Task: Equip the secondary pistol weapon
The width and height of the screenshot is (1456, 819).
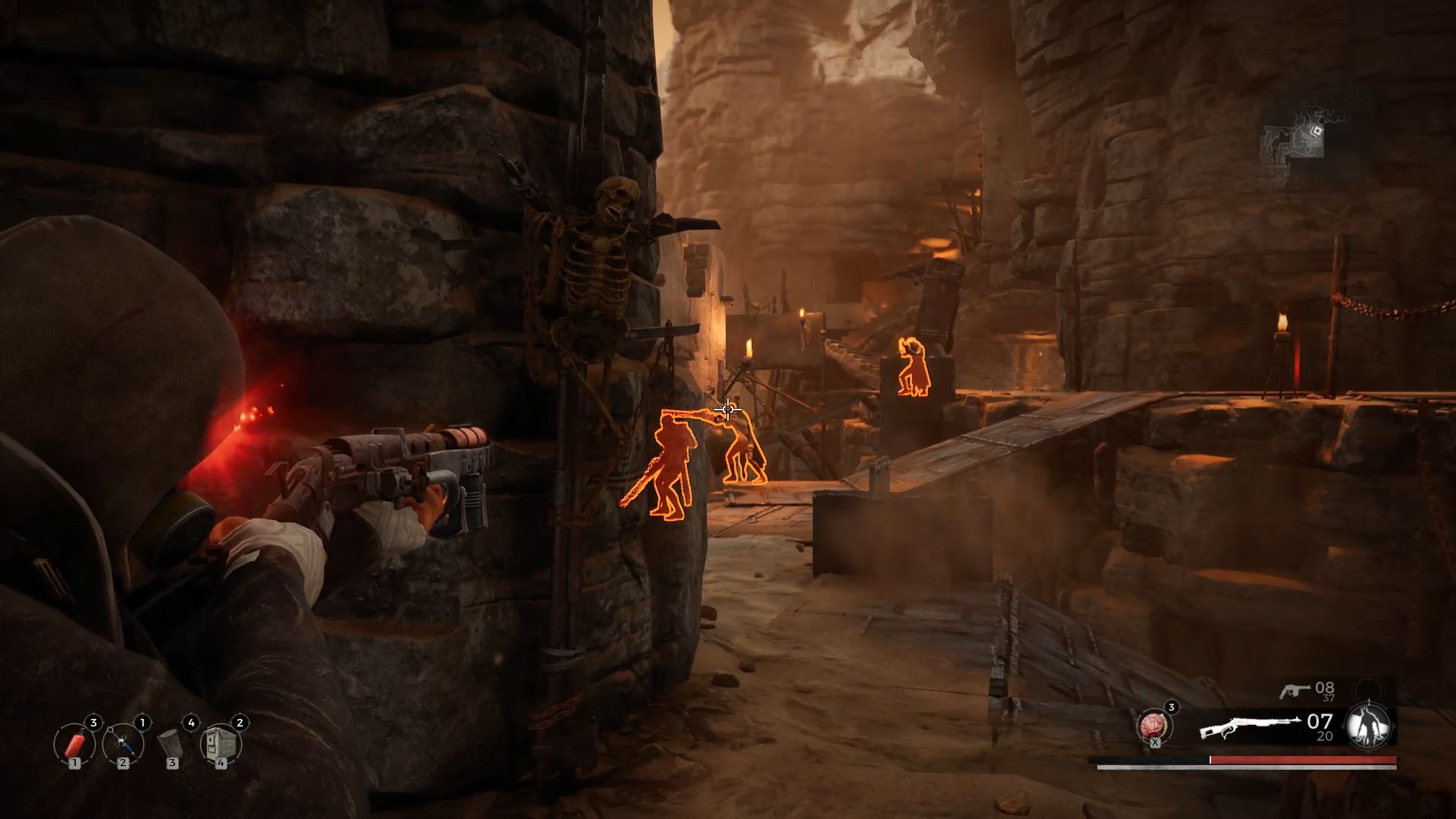Action: point(1292,690)
